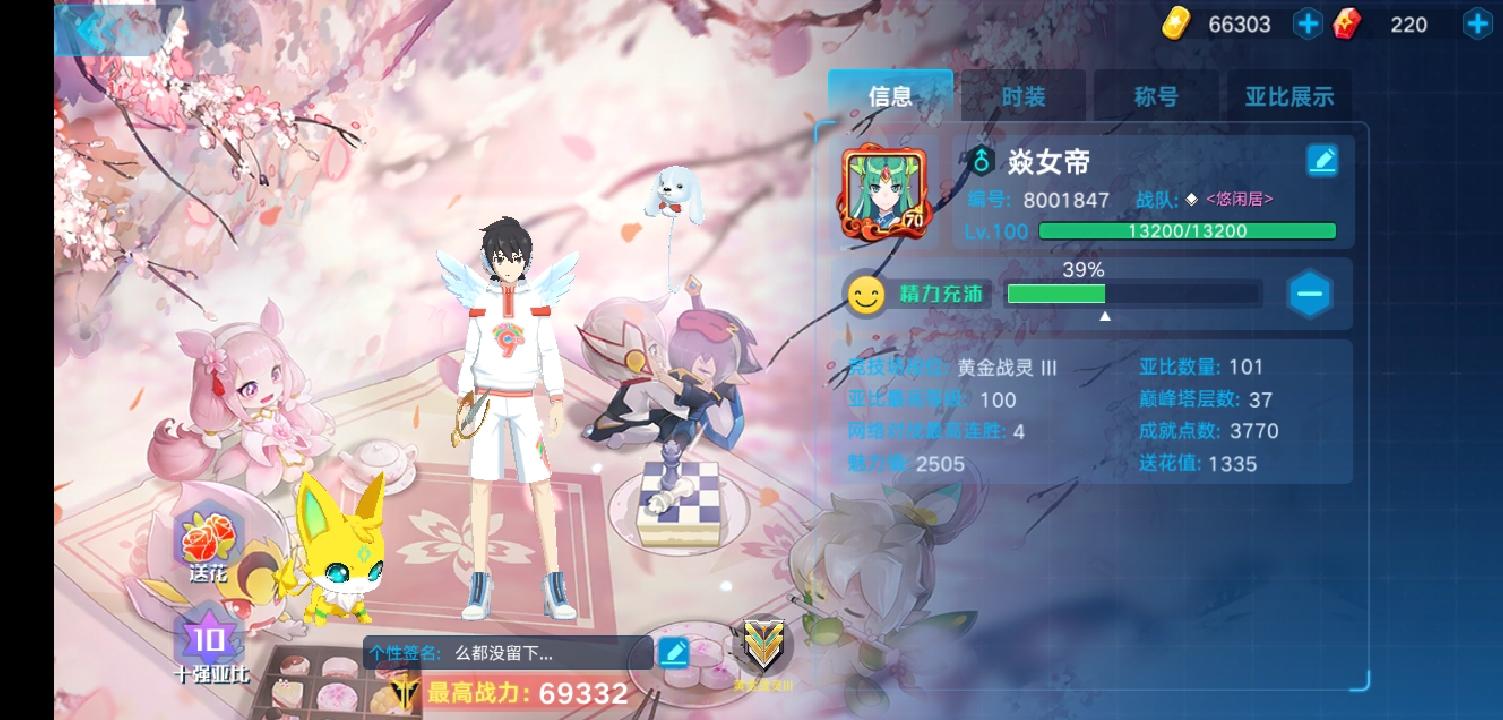Switch to the 时装 tab
1503x720 pixels.
point(1023,96)
